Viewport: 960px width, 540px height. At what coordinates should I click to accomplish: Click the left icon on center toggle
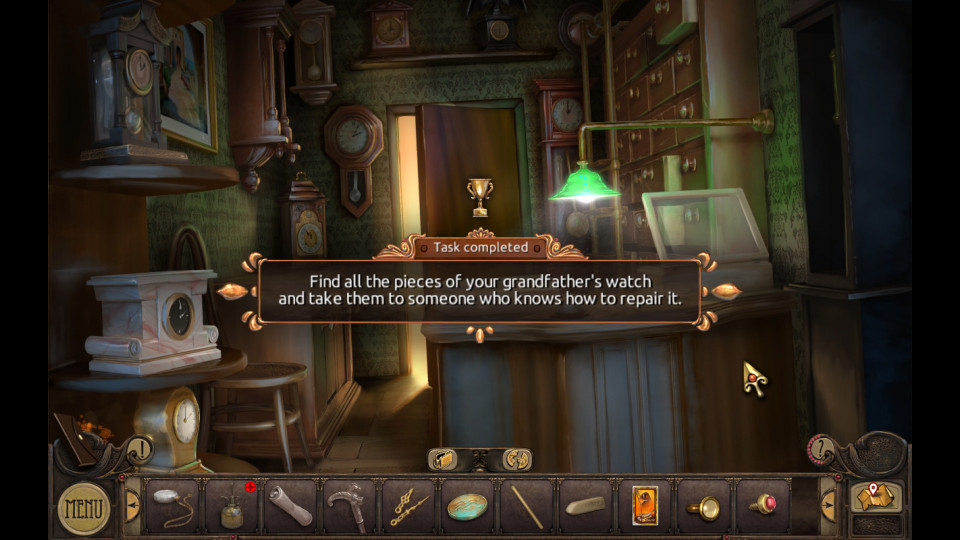click(444, 459)
